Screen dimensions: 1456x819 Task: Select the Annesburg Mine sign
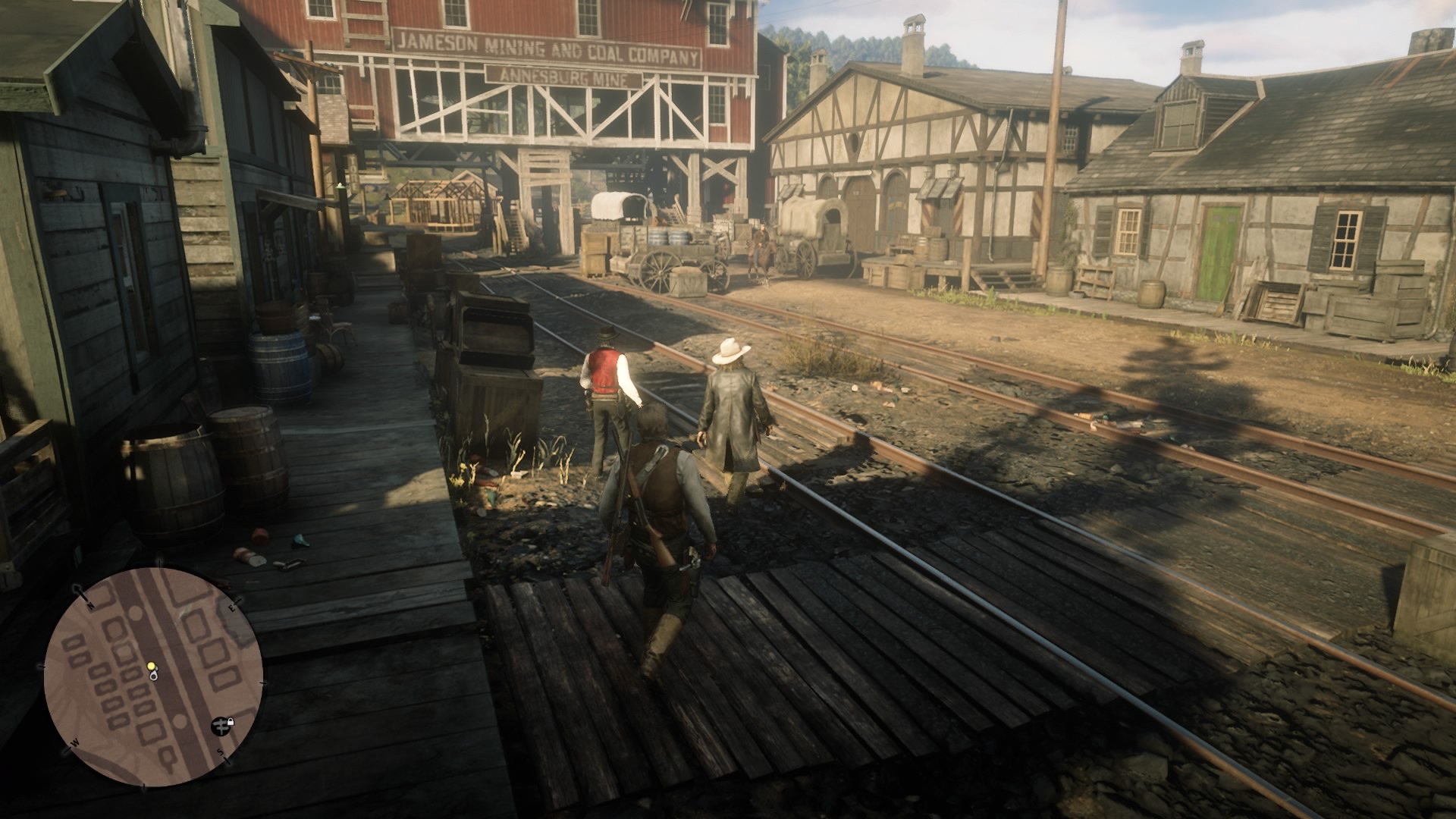563,76
